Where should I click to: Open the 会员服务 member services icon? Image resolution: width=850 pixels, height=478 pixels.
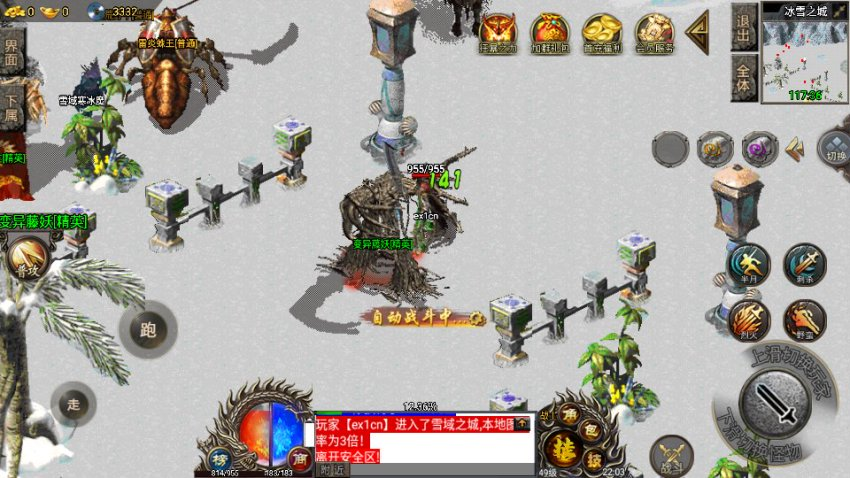(x=654, y=31)
